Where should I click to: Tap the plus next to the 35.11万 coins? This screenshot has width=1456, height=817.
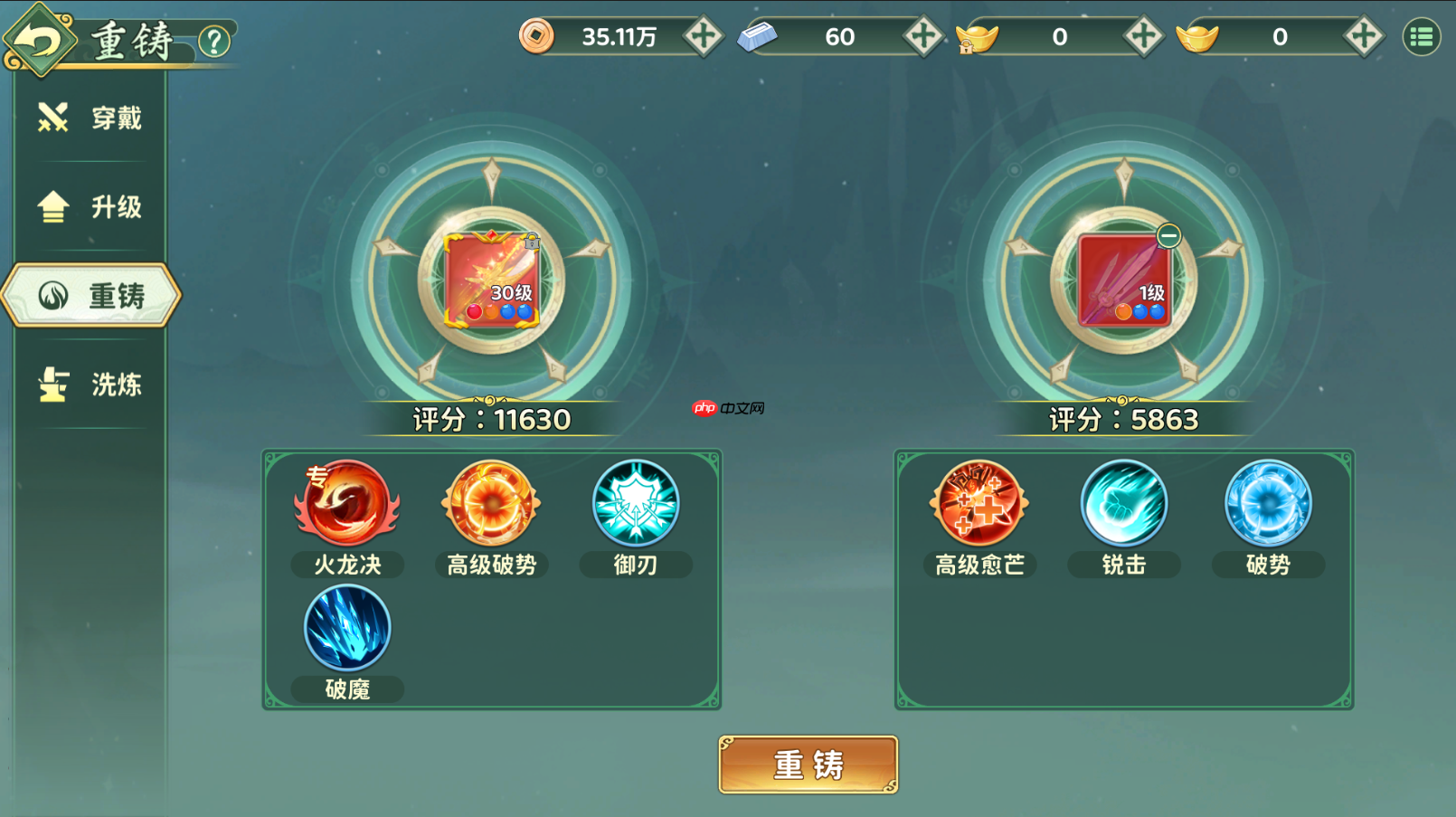tap(704, 38)
